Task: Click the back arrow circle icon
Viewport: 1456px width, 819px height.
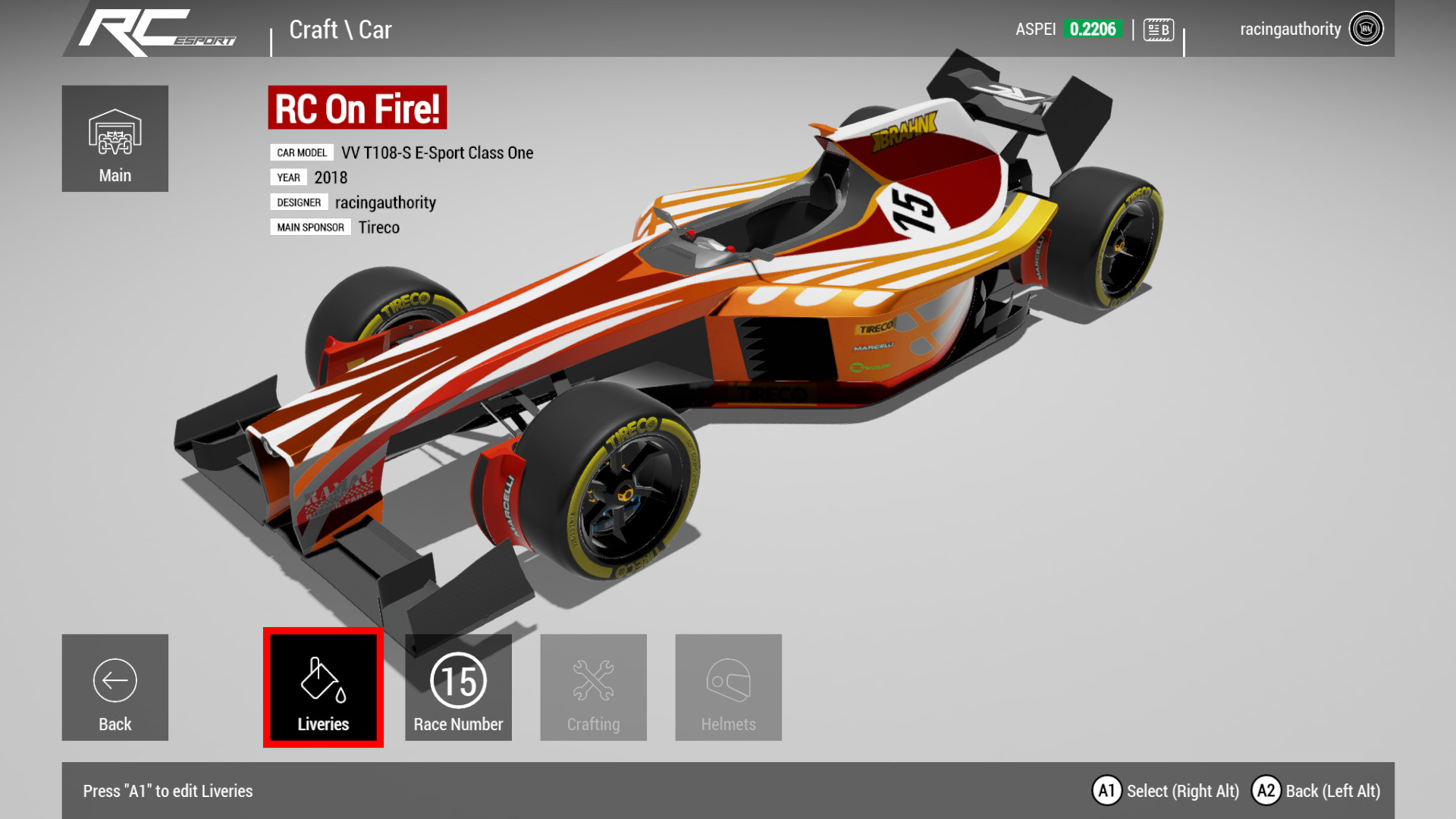Action: point(115,681)
